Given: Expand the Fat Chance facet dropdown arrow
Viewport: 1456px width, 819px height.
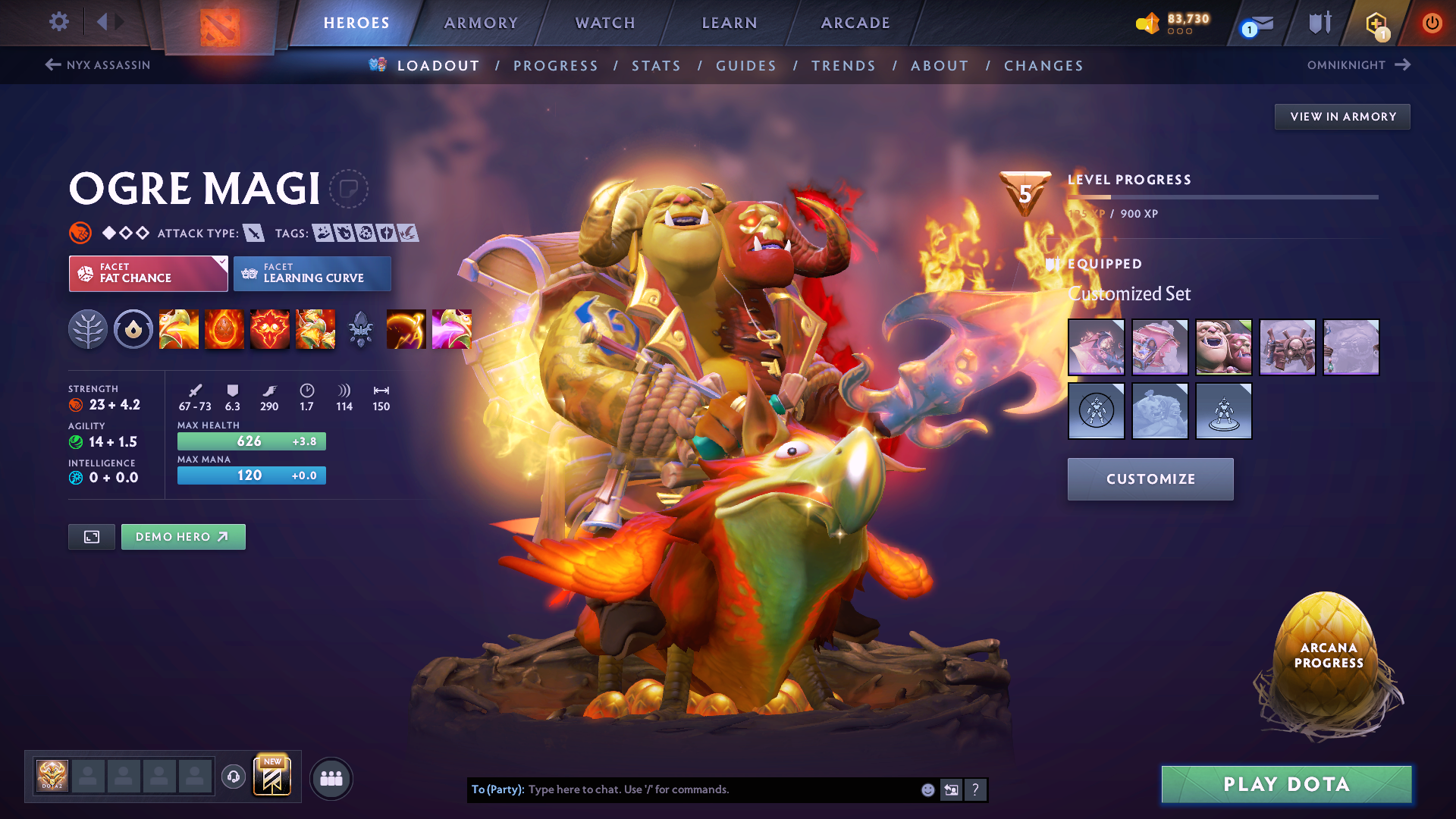Looking at the screenshot, I should pyautogui.click(x=221, y=262).
